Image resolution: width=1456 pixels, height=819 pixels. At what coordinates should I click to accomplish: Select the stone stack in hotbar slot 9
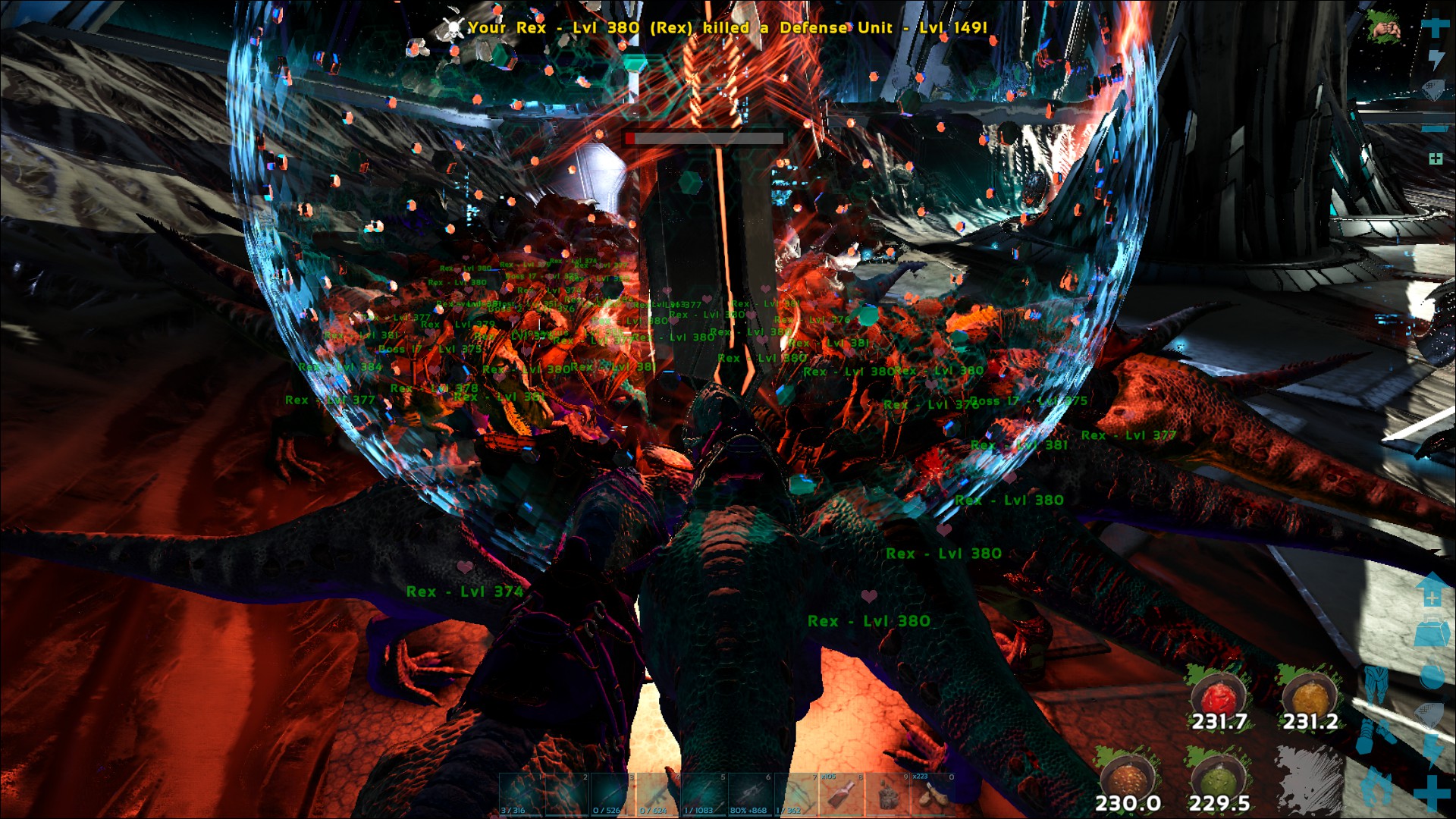click(887, 796)
